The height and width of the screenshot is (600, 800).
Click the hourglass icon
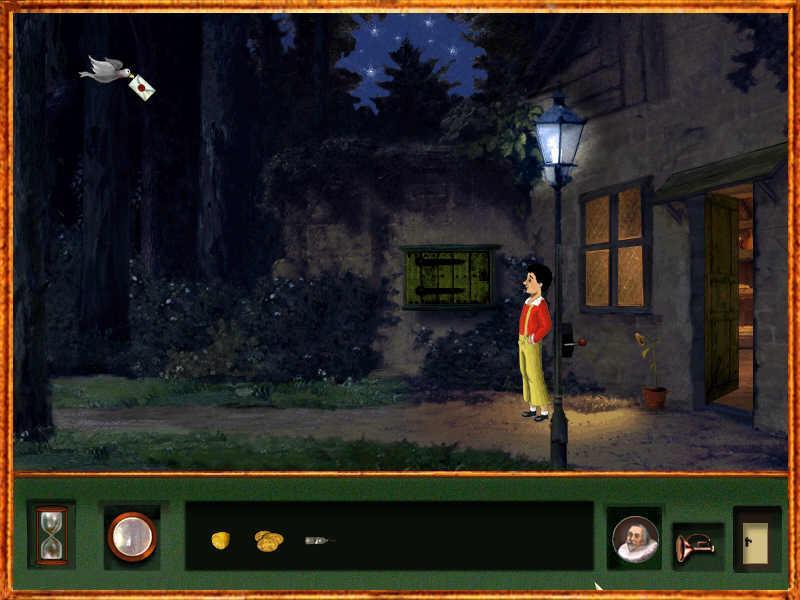(51, 533)
